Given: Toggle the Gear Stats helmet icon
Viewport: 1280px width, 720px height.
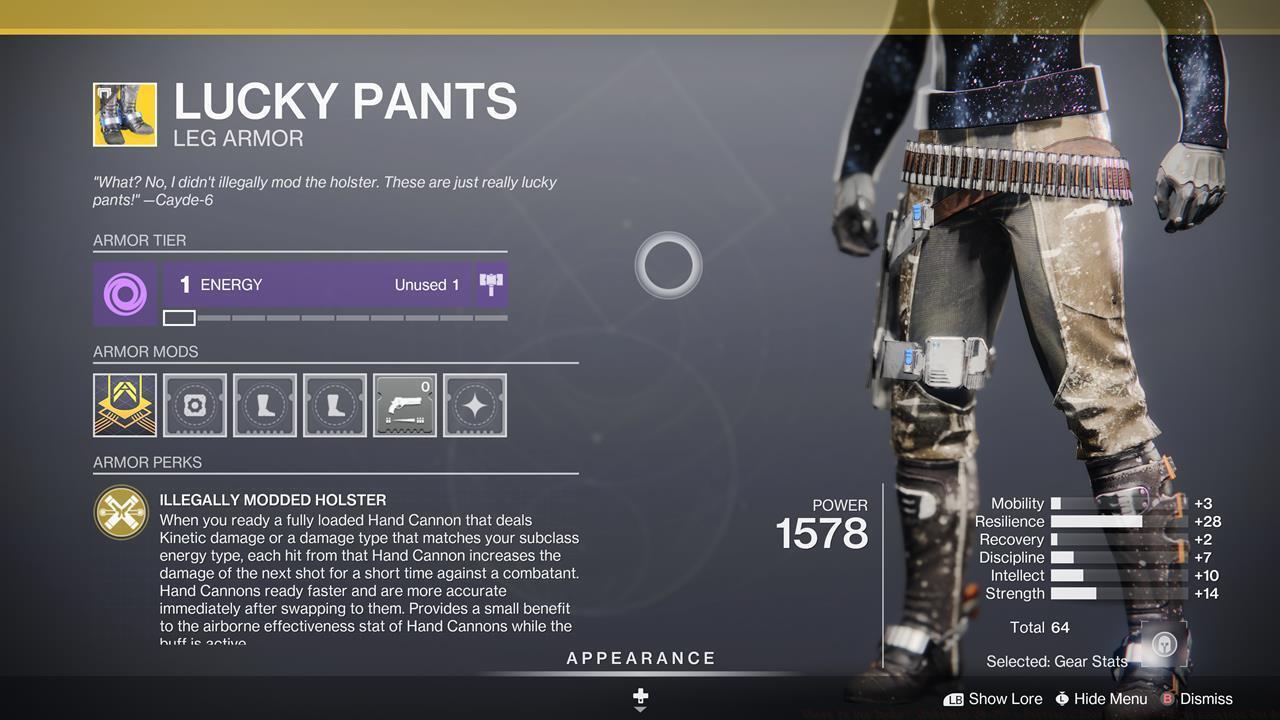Looking at the screenshot, I should point(1163,644).
